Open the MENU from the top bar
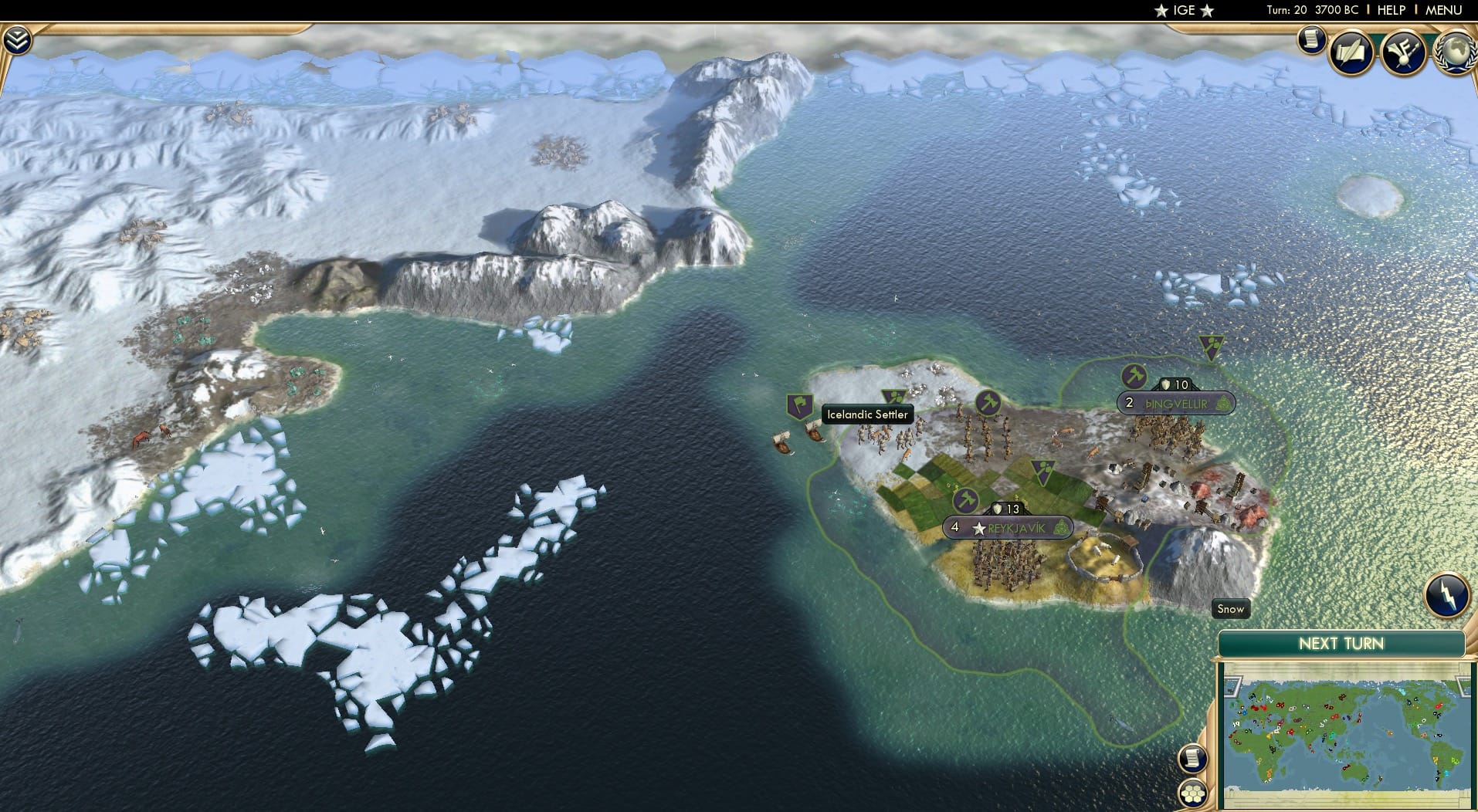The image size is (1478, 812). (1442, 10)
